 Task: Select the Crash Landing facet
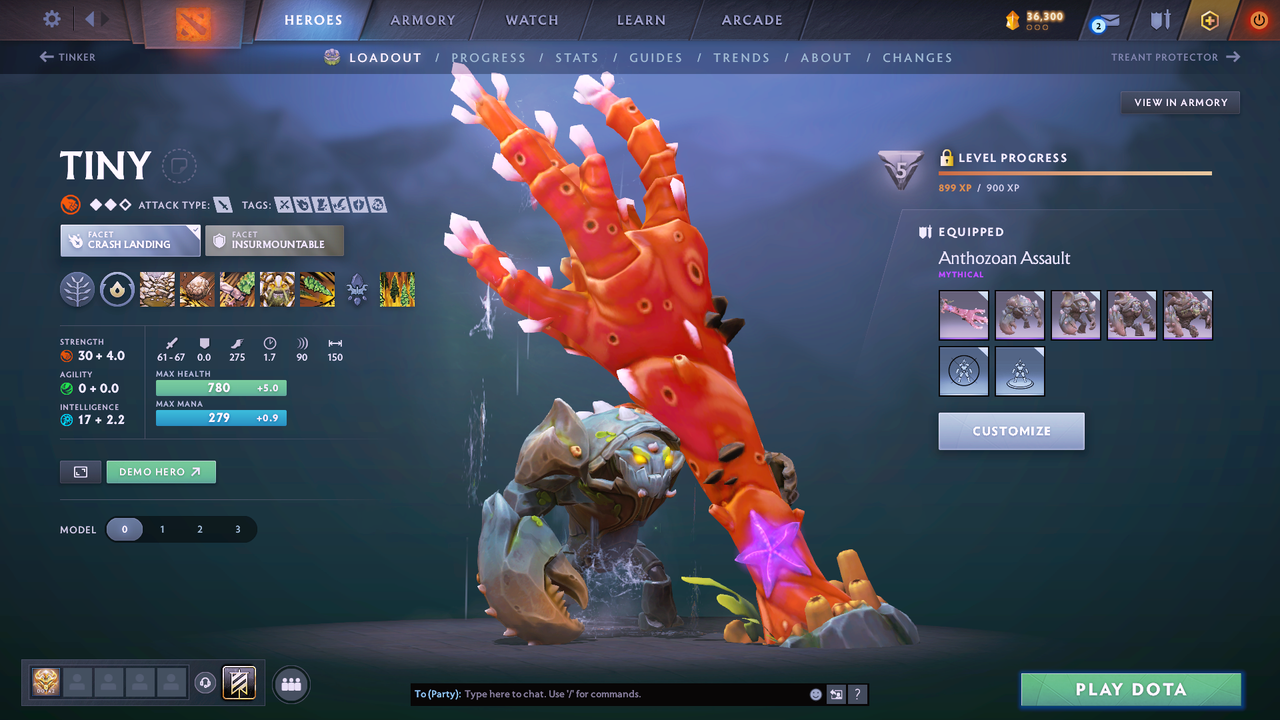[x=129, y=240]
